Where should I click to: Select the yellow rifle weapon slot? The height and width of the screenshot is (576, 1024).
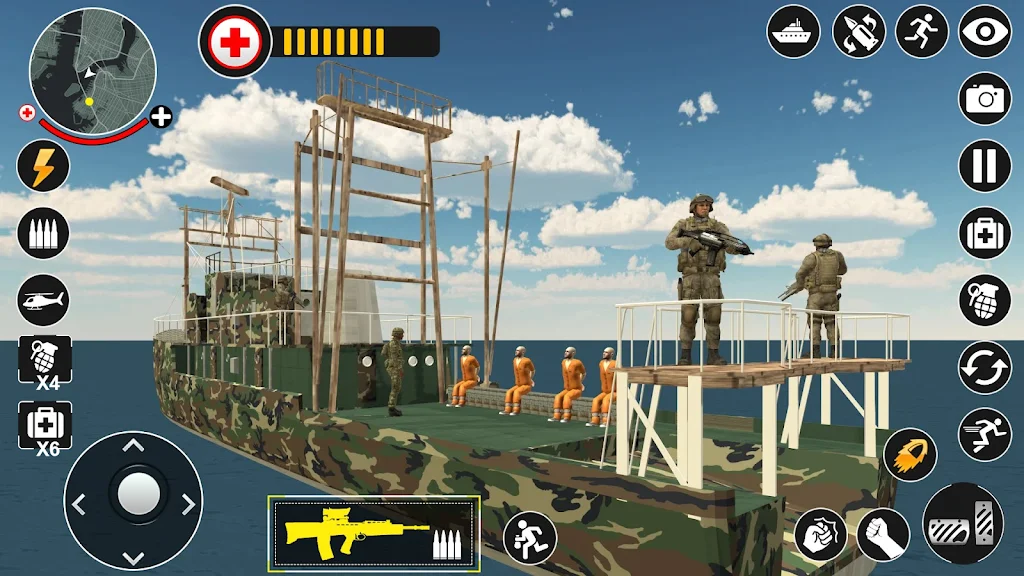[x=374, y=532]
